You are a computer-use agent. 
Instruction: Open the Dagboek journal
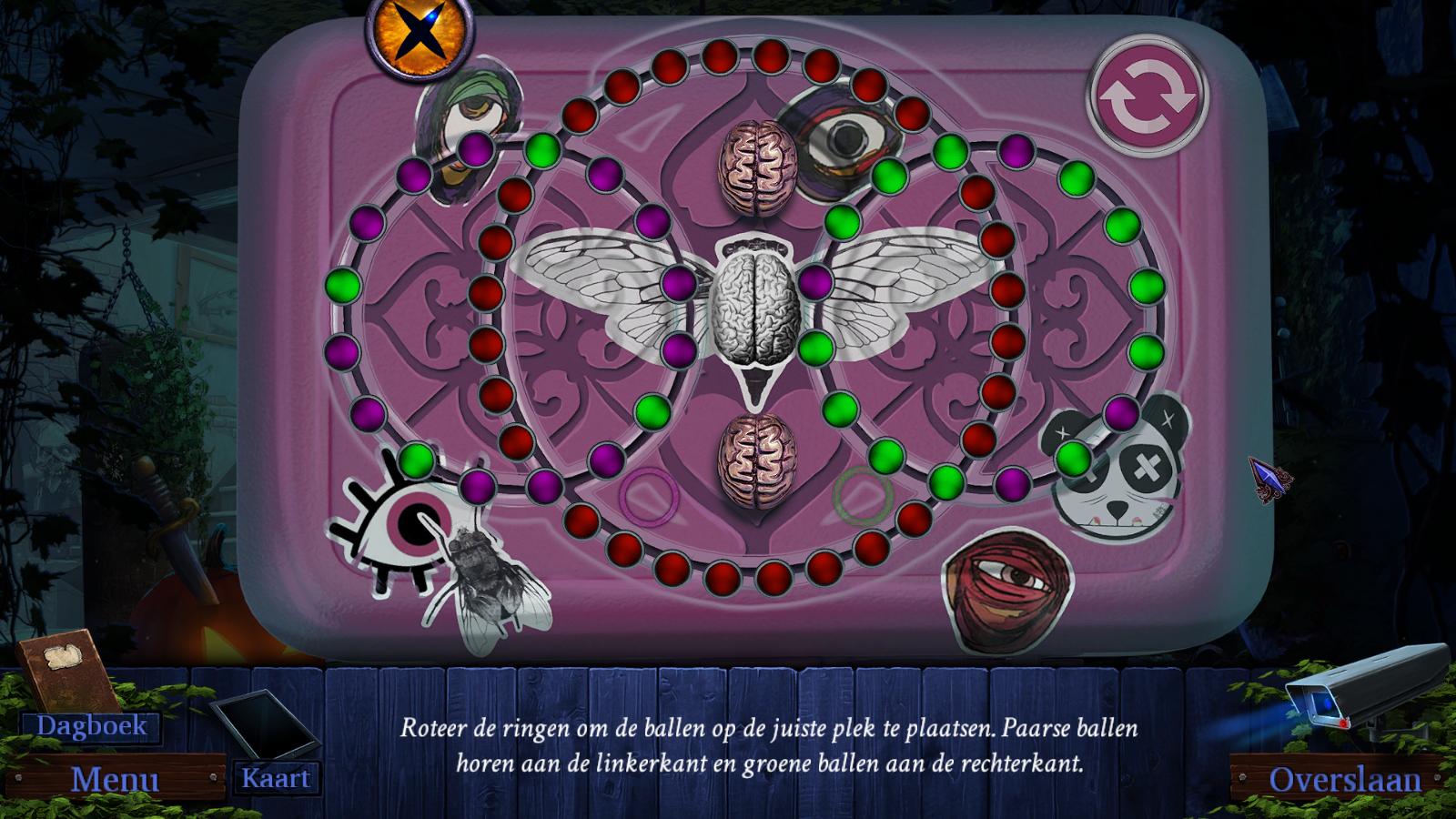pos(91,725)
